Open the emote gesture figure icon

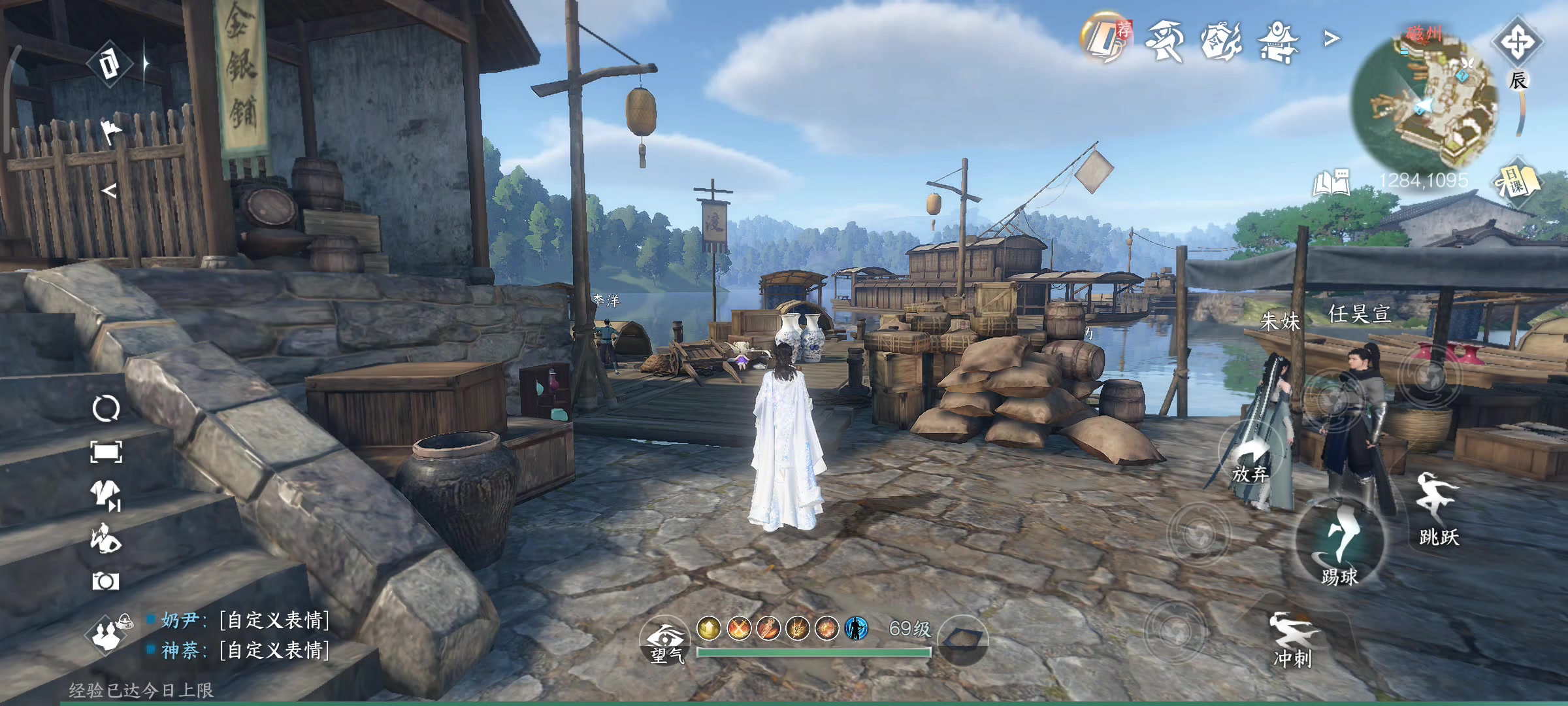pyautogui.click(x=106, y=539)
